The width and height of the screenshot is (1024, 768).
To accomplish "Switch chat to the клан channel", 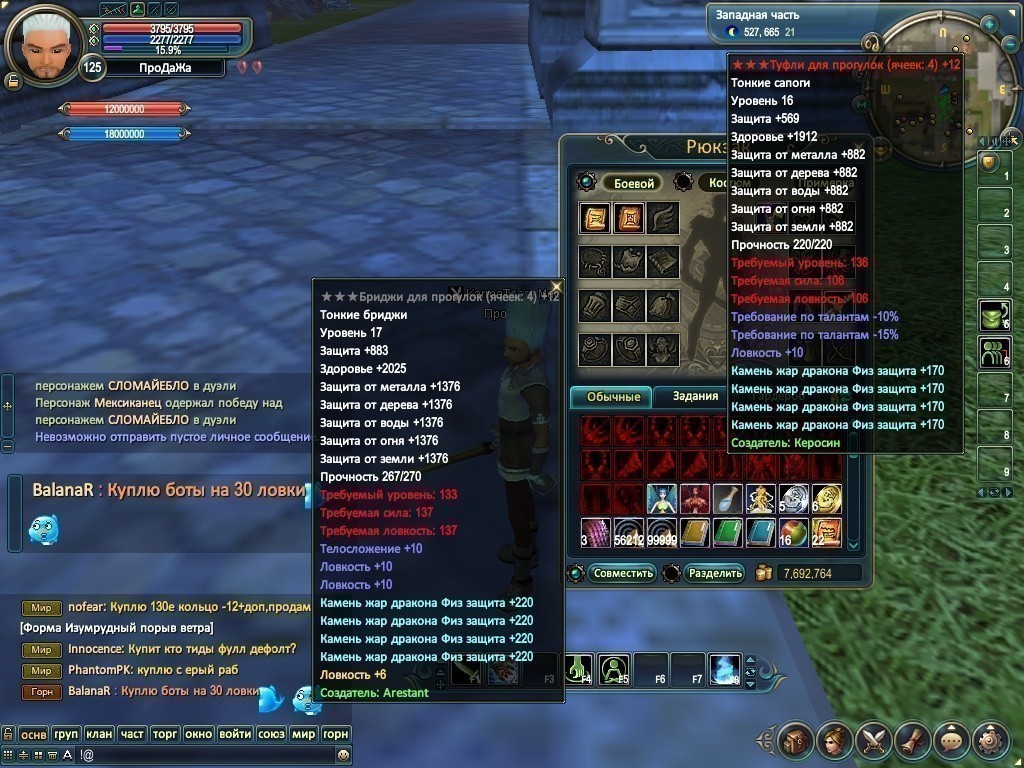I will (99, 734).
